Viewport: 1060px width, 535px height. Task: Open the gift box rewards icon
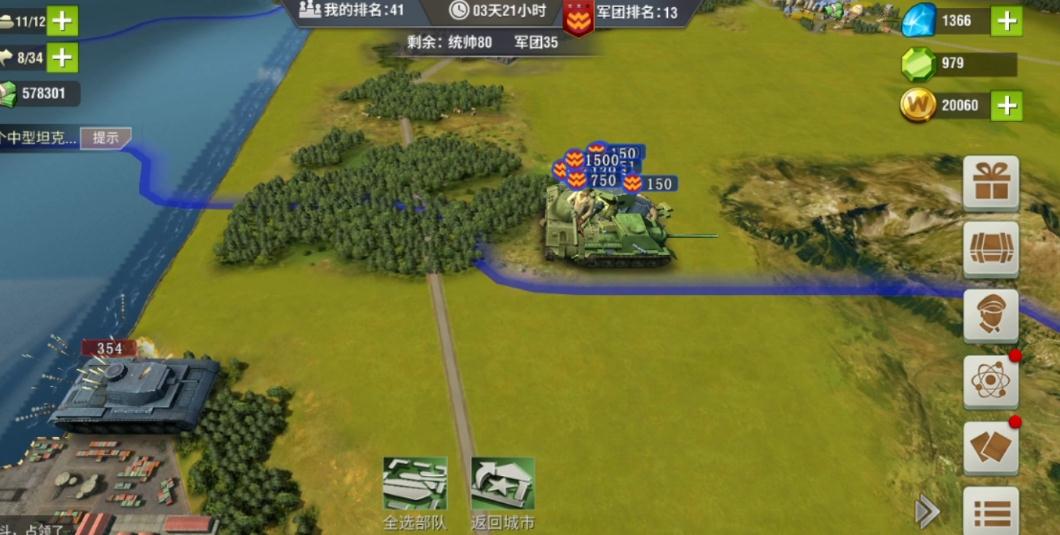click(990, 183)
